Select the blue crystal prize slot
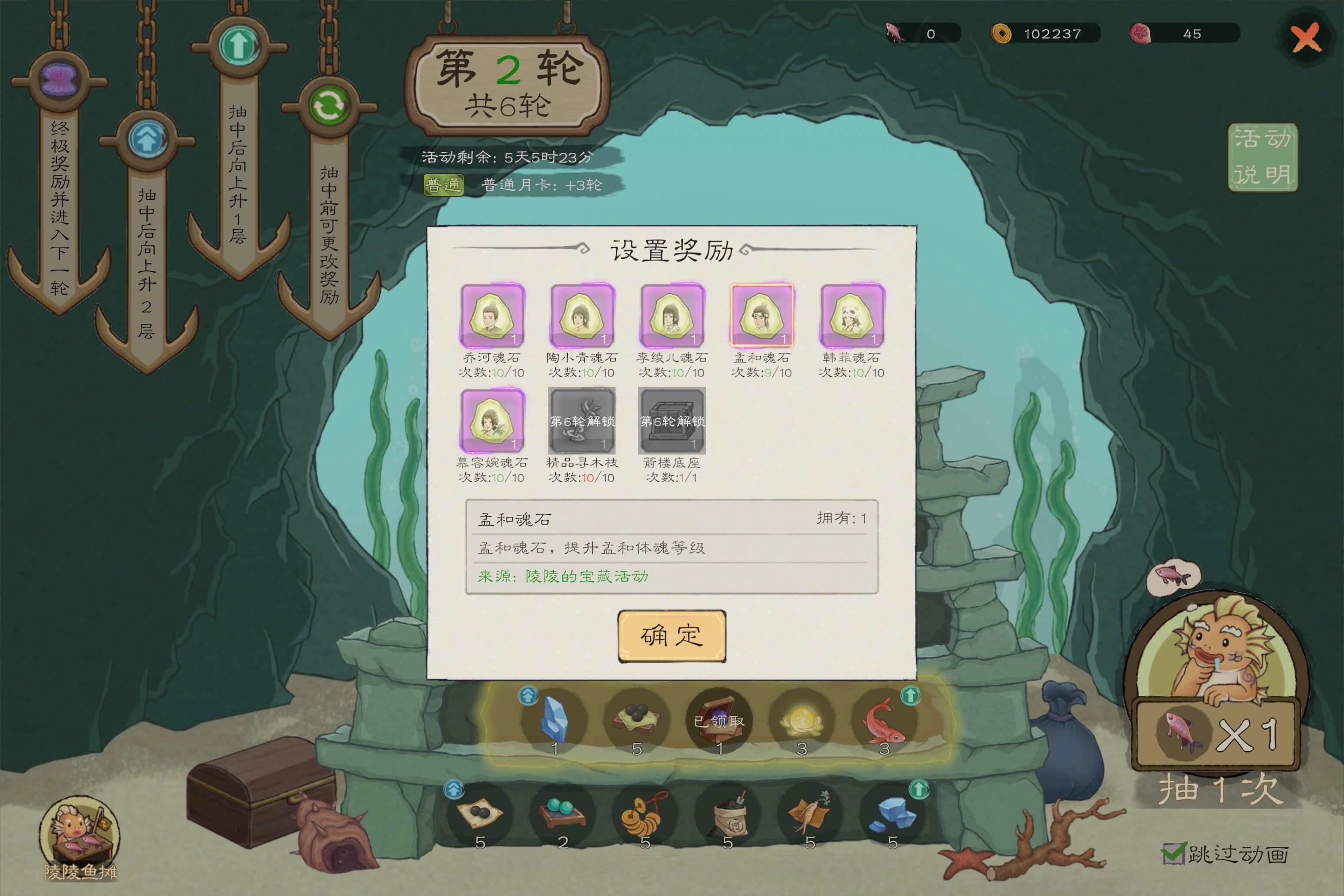1344x896 pixels. [x=554, y=720]
